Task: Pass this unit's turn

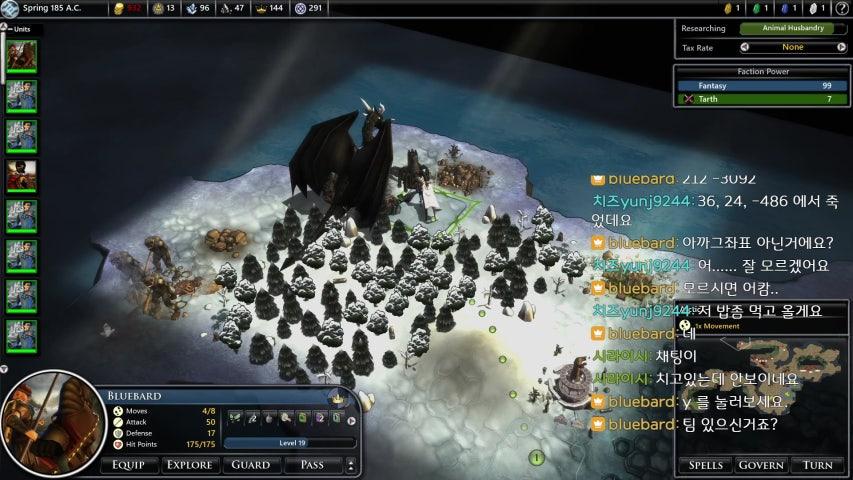Action: point(311,465)
